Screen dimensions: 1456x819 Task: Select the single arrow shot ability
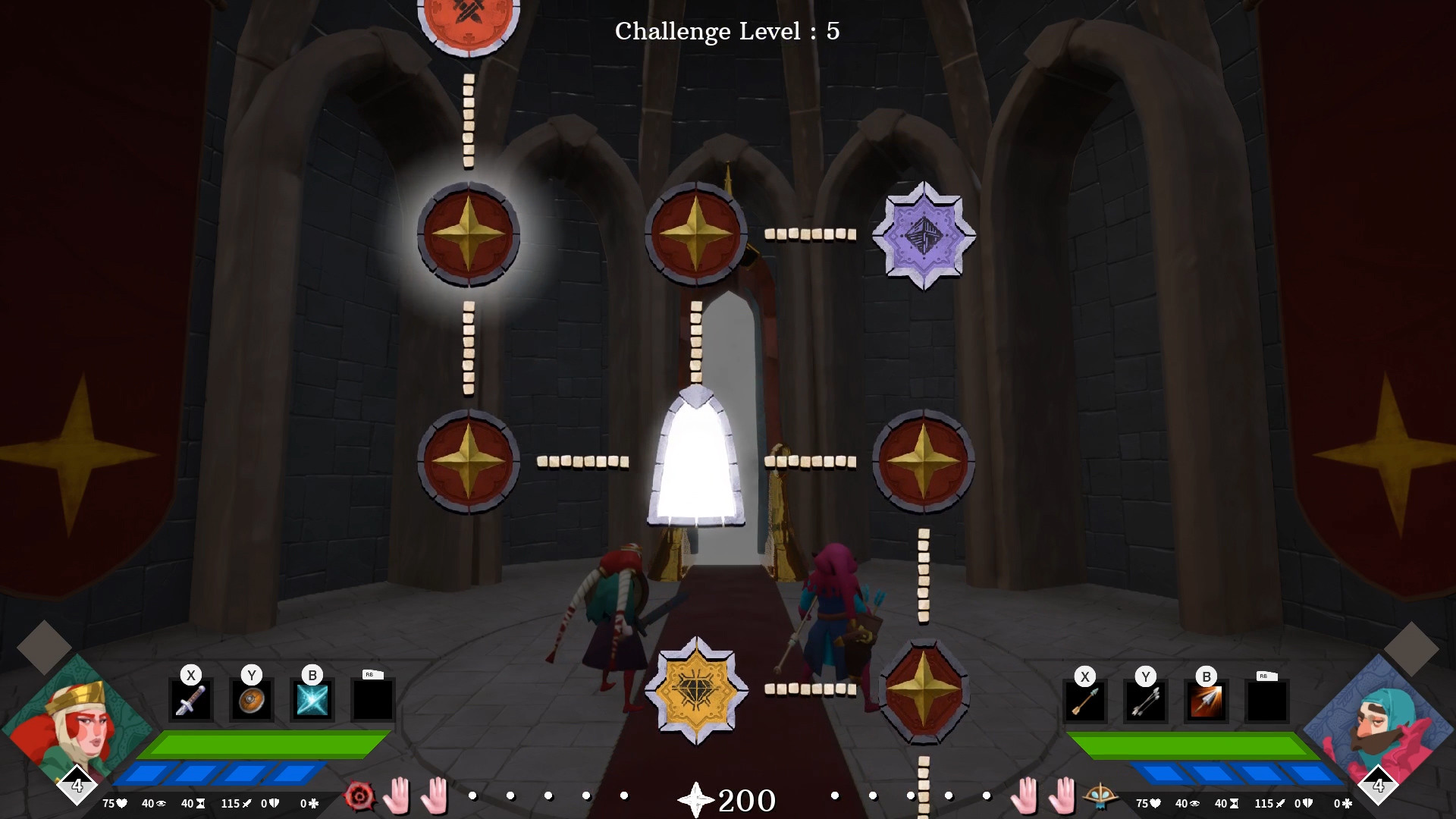point(1084,699)
